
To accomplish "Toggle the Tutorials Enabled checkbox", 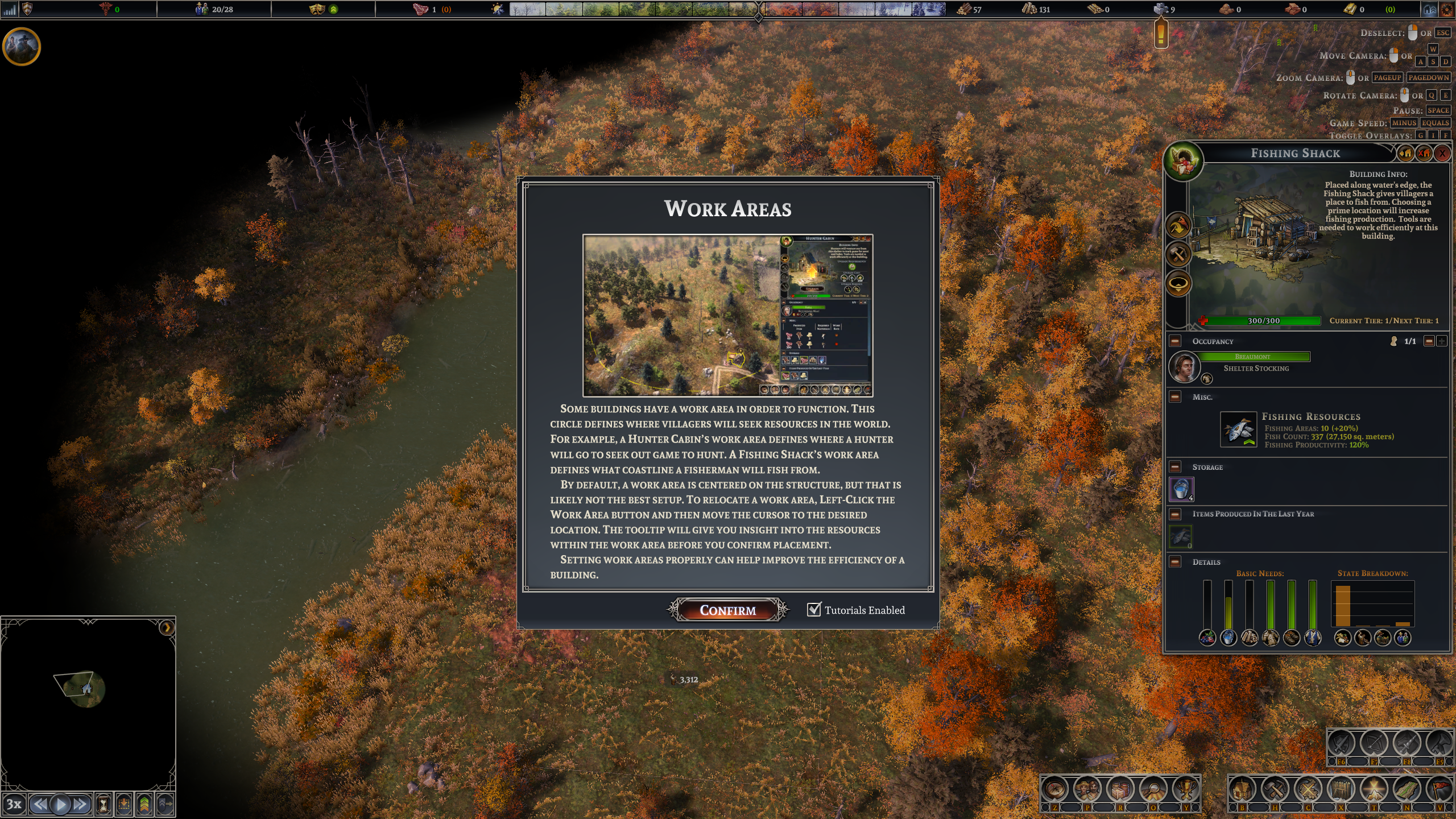I will 814,610.
